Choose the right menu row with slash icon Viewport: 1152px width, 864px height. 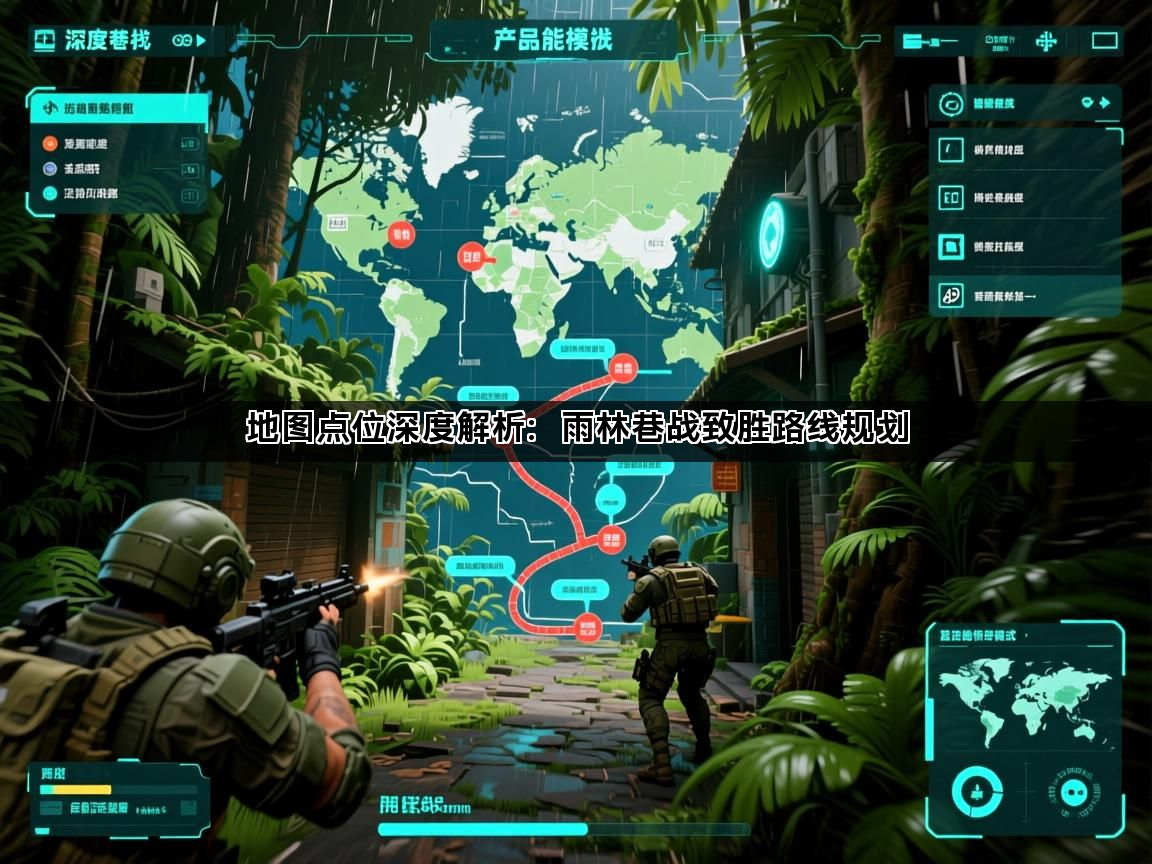pyautogui.click(x=1025, y=150)
